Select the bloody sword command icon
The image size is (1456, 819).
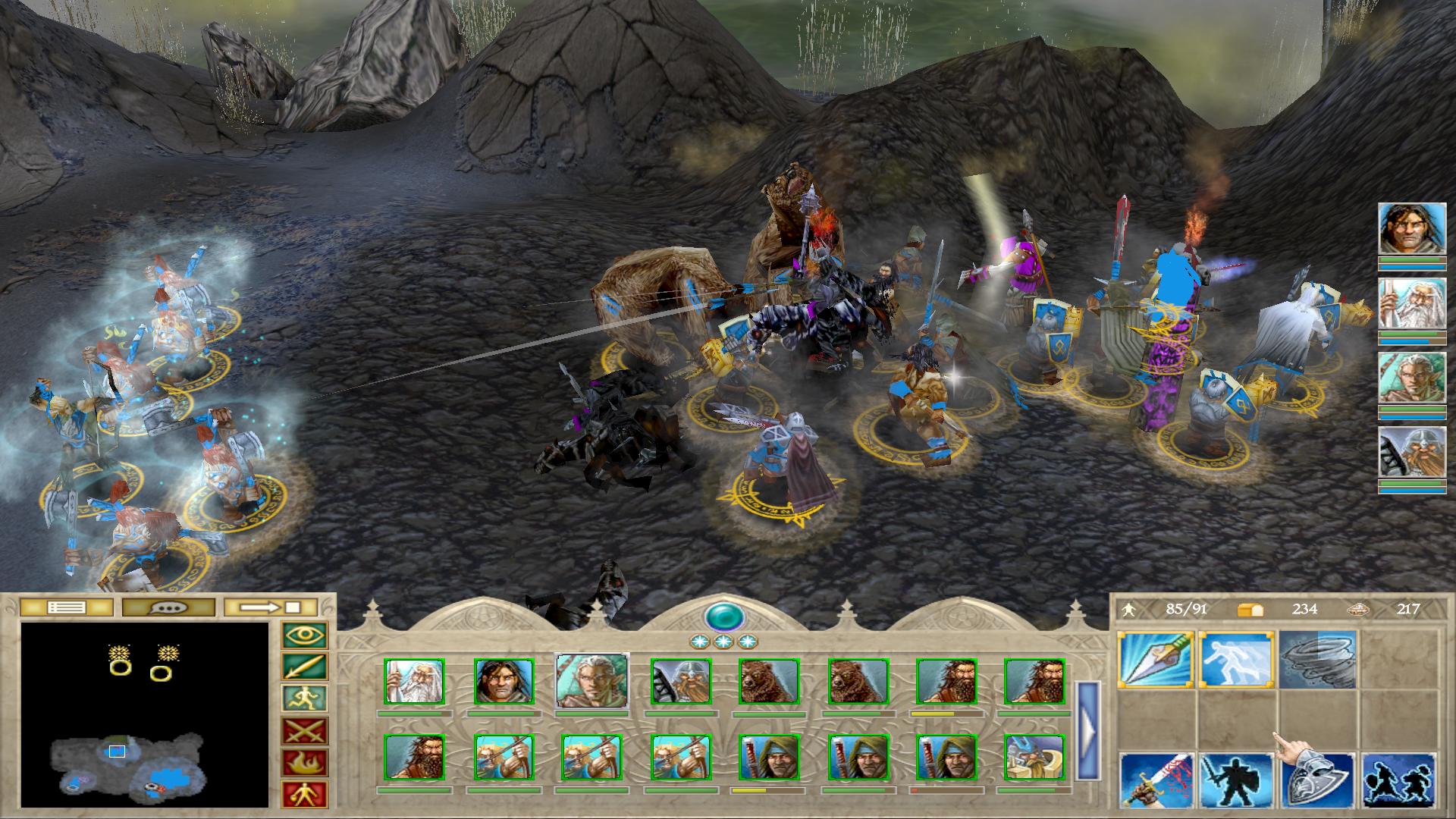tap(1156, 780)
